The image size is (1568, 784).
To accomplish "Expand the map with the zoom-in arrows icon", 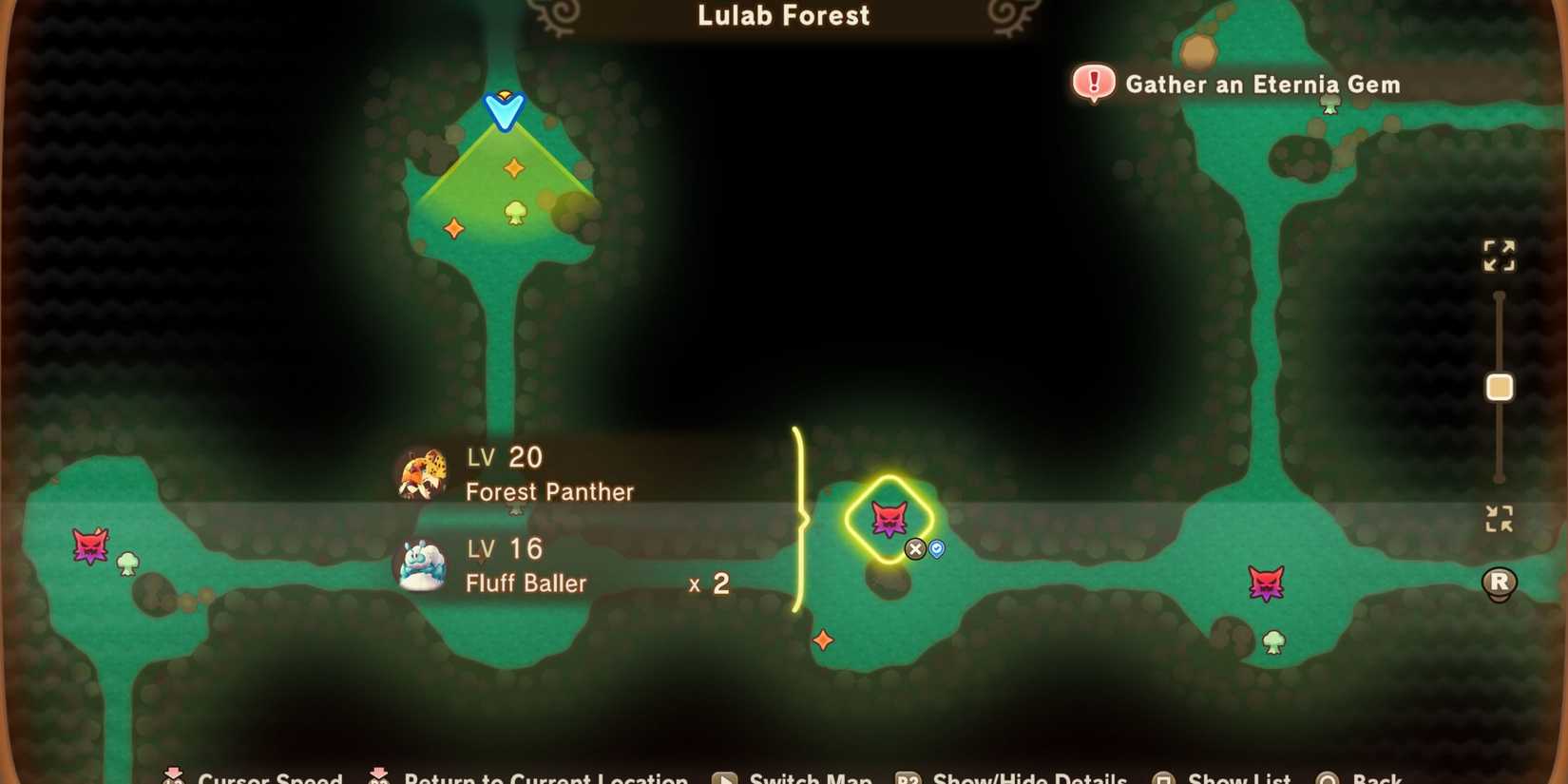I will tap(1500, 255).
